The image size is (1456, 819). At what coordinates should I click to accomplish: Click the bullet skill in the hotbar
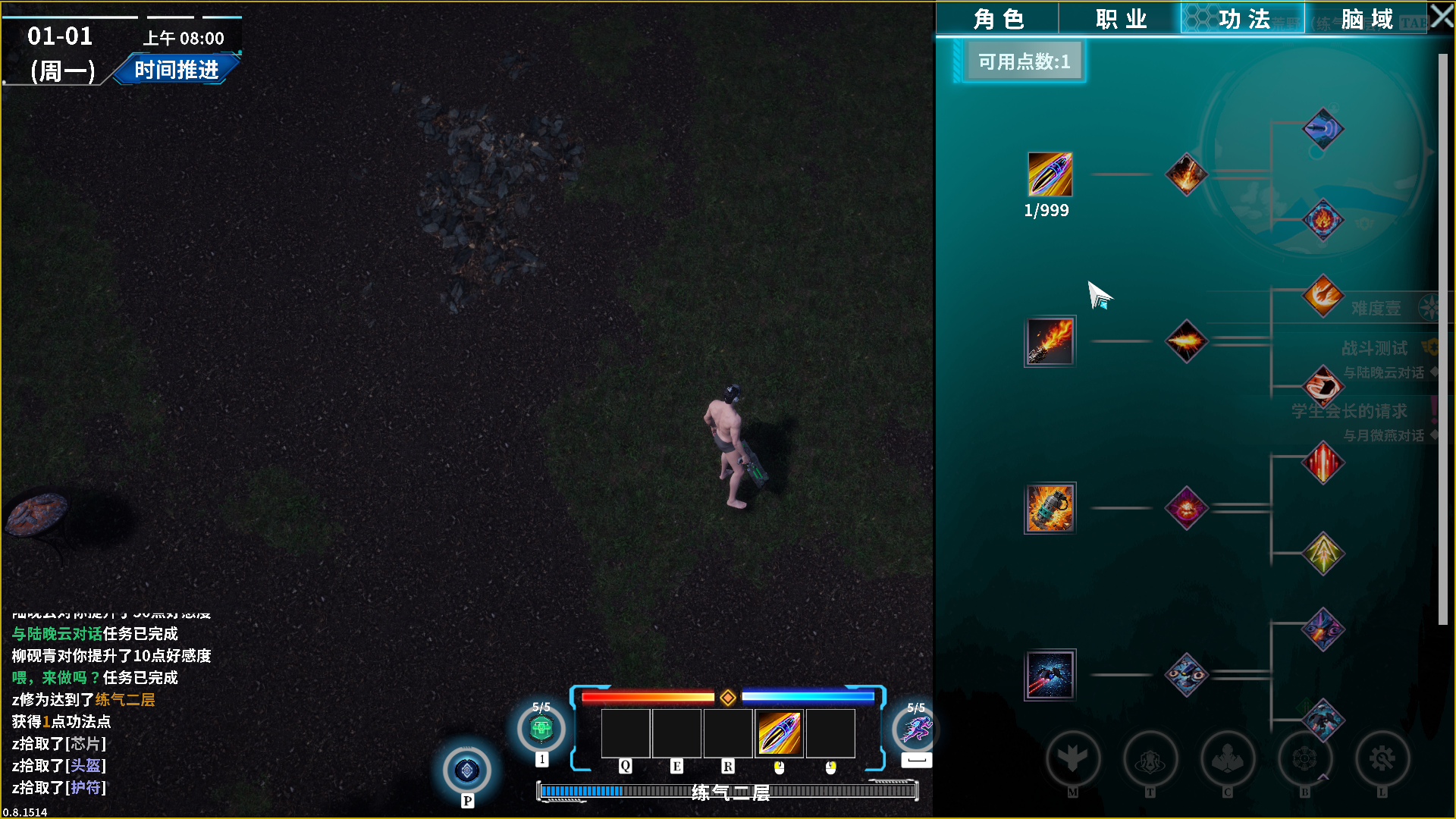tap(779, 733)
